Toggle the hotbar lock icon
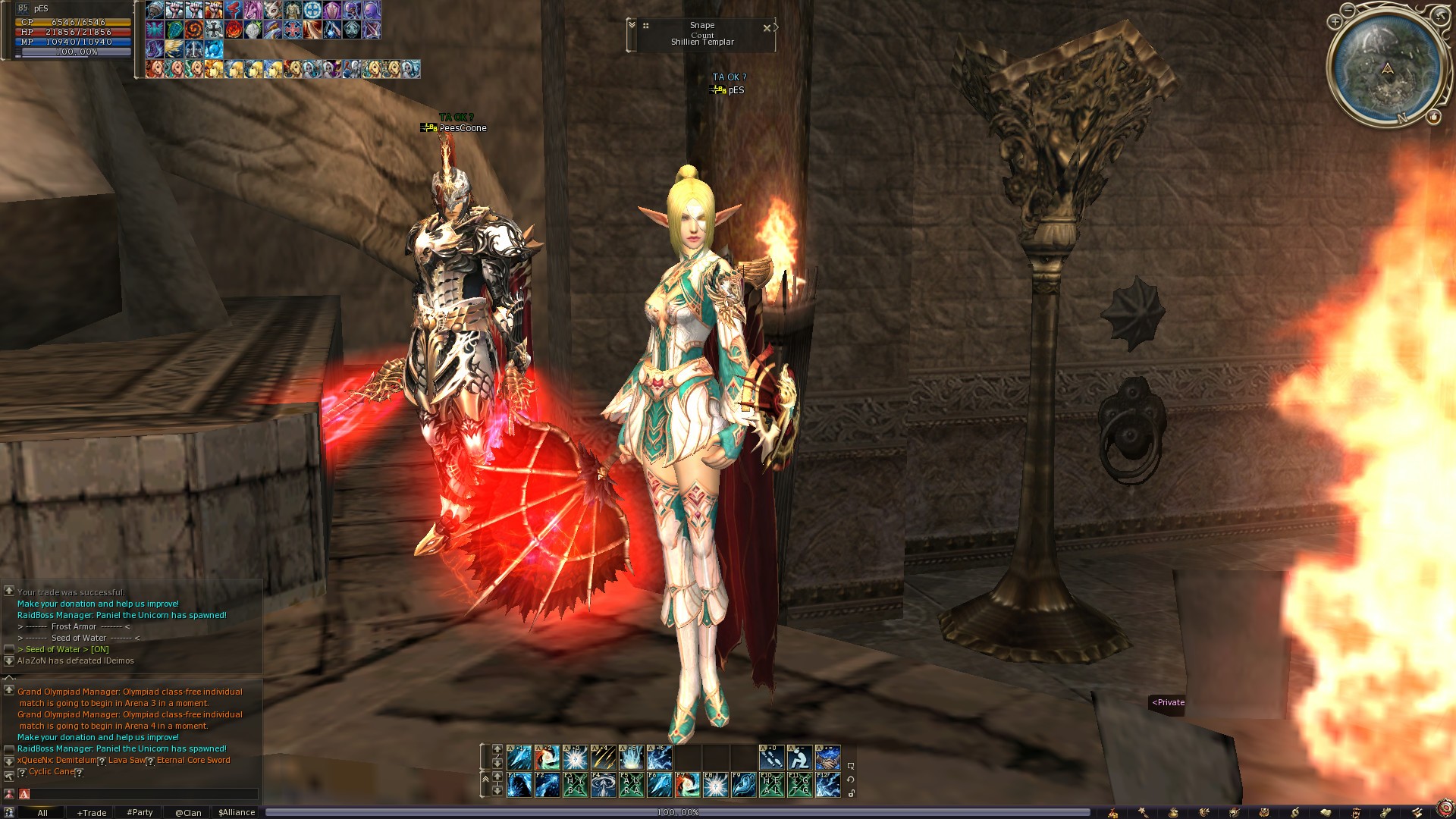The height and width of the screenshot is (819, 1456). pos(852,793)
